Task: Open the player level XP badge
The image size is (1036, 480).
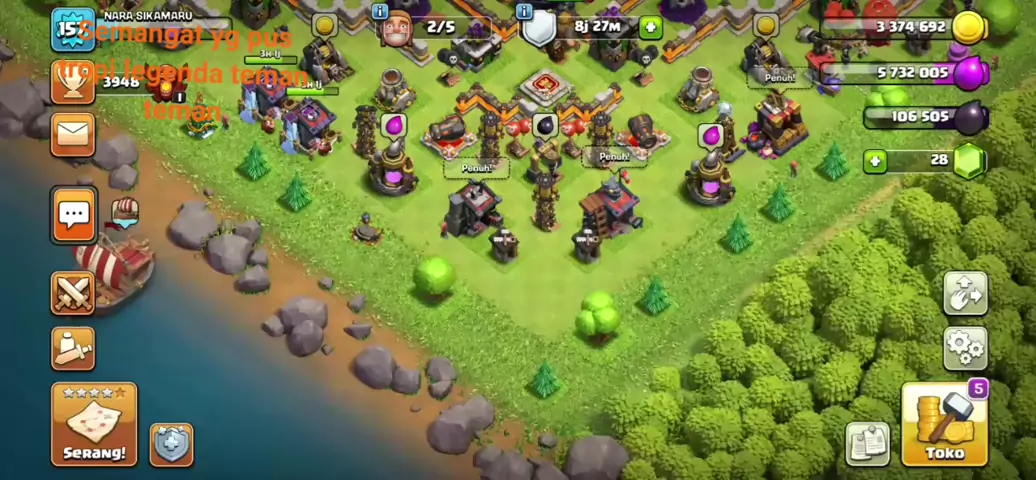Action: [x=70, y=29]
